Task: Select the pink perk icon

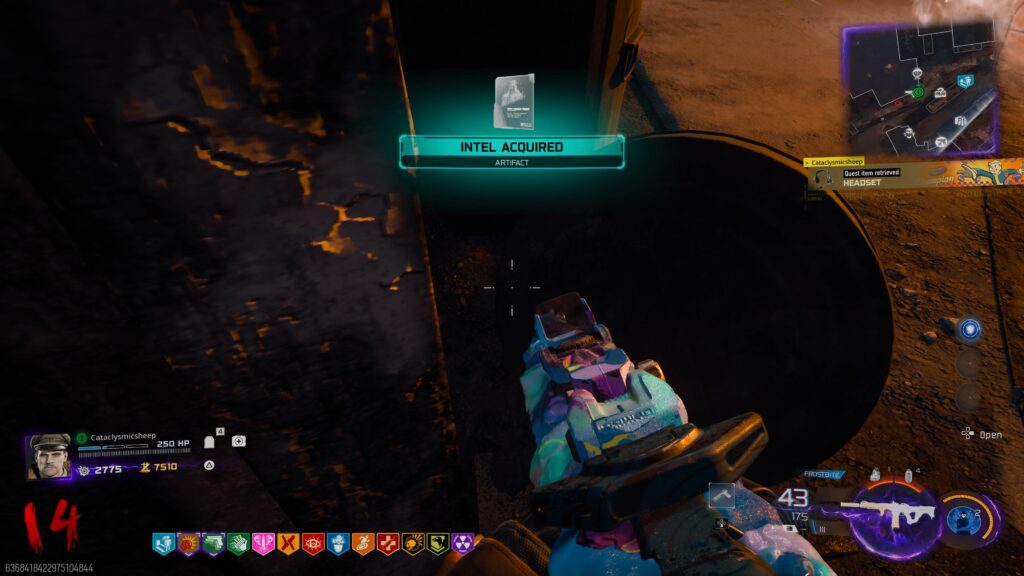Action: click(263, 544)
